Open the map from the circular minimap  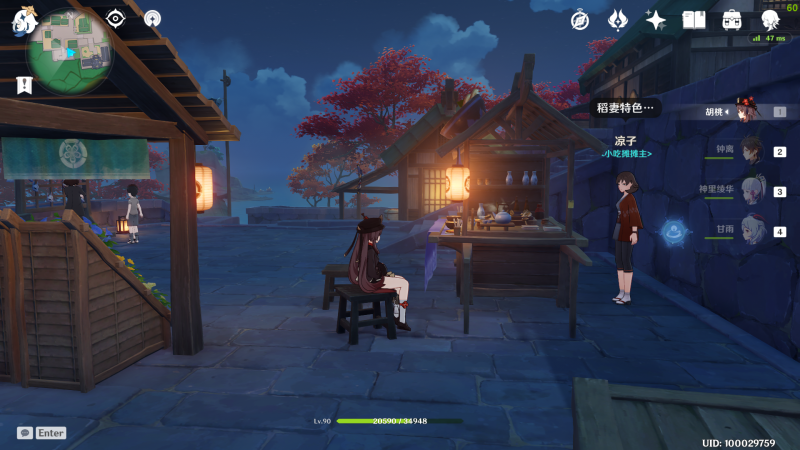(x=70, y=50)
